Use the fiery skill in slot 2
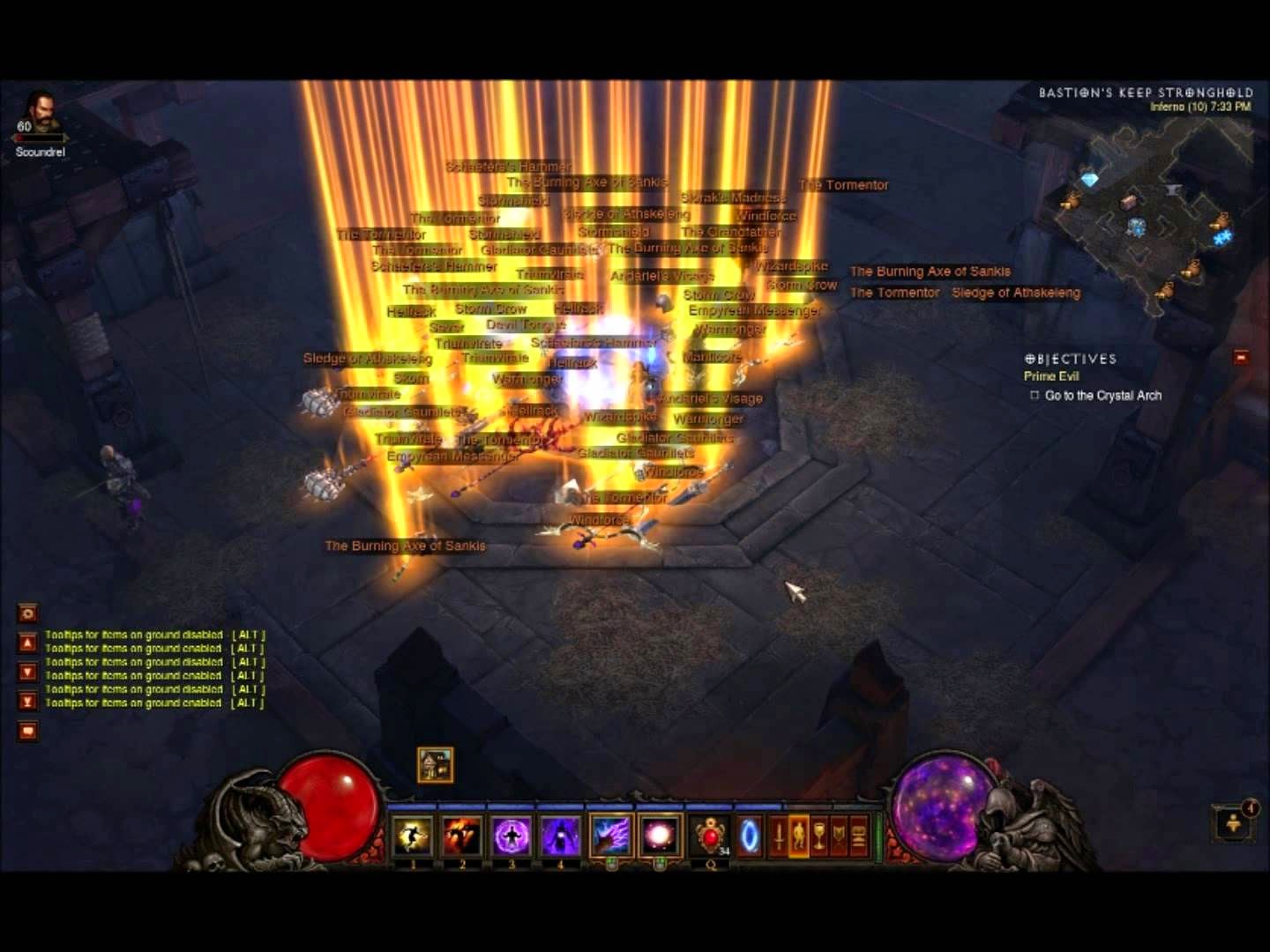Image resolution: width=1270 pixels, height=952 pixels. pos(461,835)
